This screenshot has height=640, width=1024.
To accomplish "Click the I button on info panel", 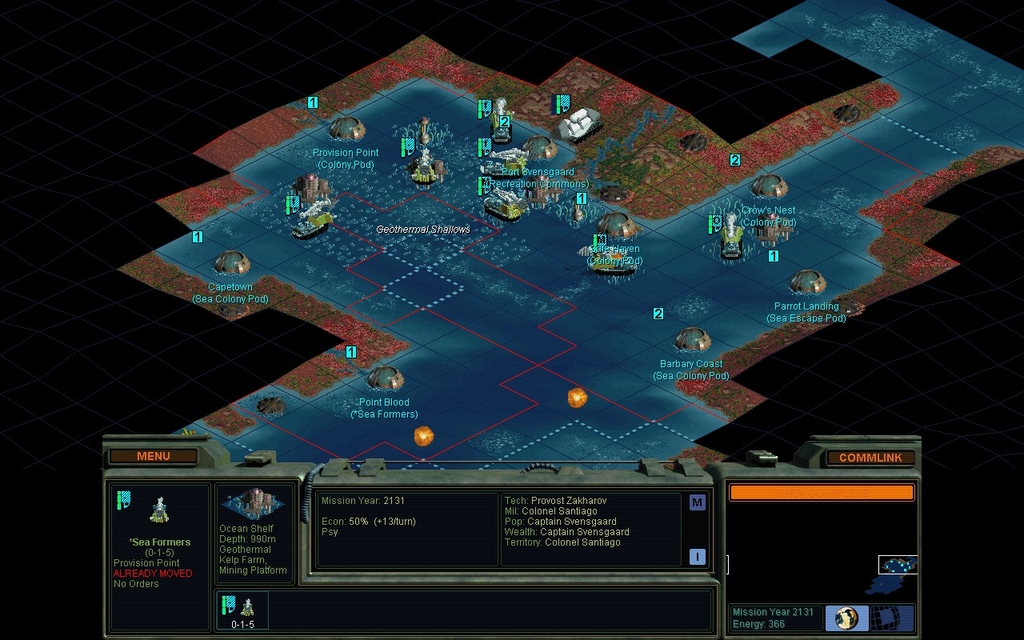I will (697, 556).
